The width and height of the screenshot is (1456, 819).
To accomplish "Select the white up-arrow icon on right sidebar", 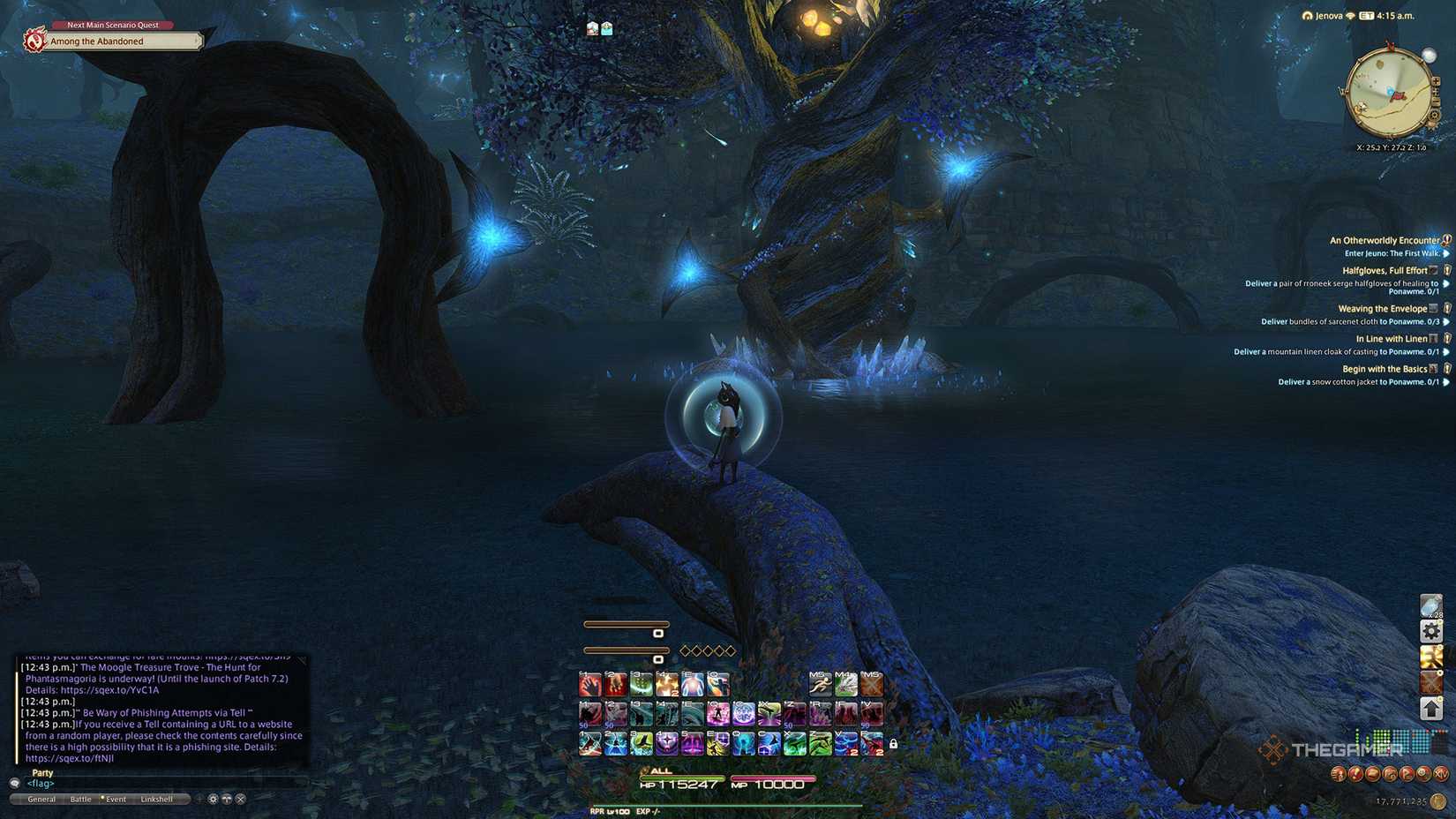I will click(x=1431, y=706).
